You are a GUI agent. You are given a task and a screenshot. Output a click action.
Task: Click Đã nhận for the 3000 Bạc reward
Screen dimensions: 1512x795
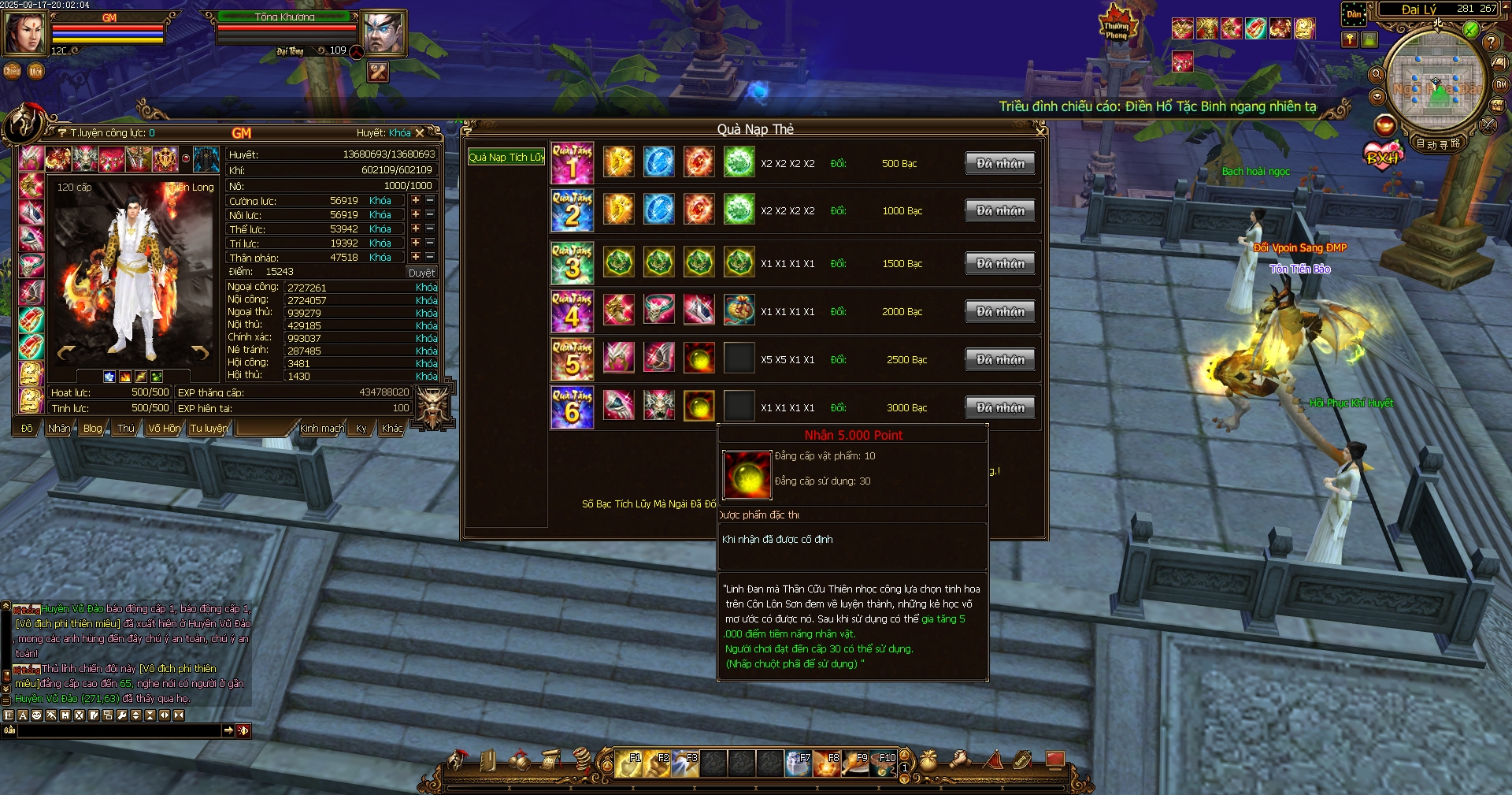1000,408
